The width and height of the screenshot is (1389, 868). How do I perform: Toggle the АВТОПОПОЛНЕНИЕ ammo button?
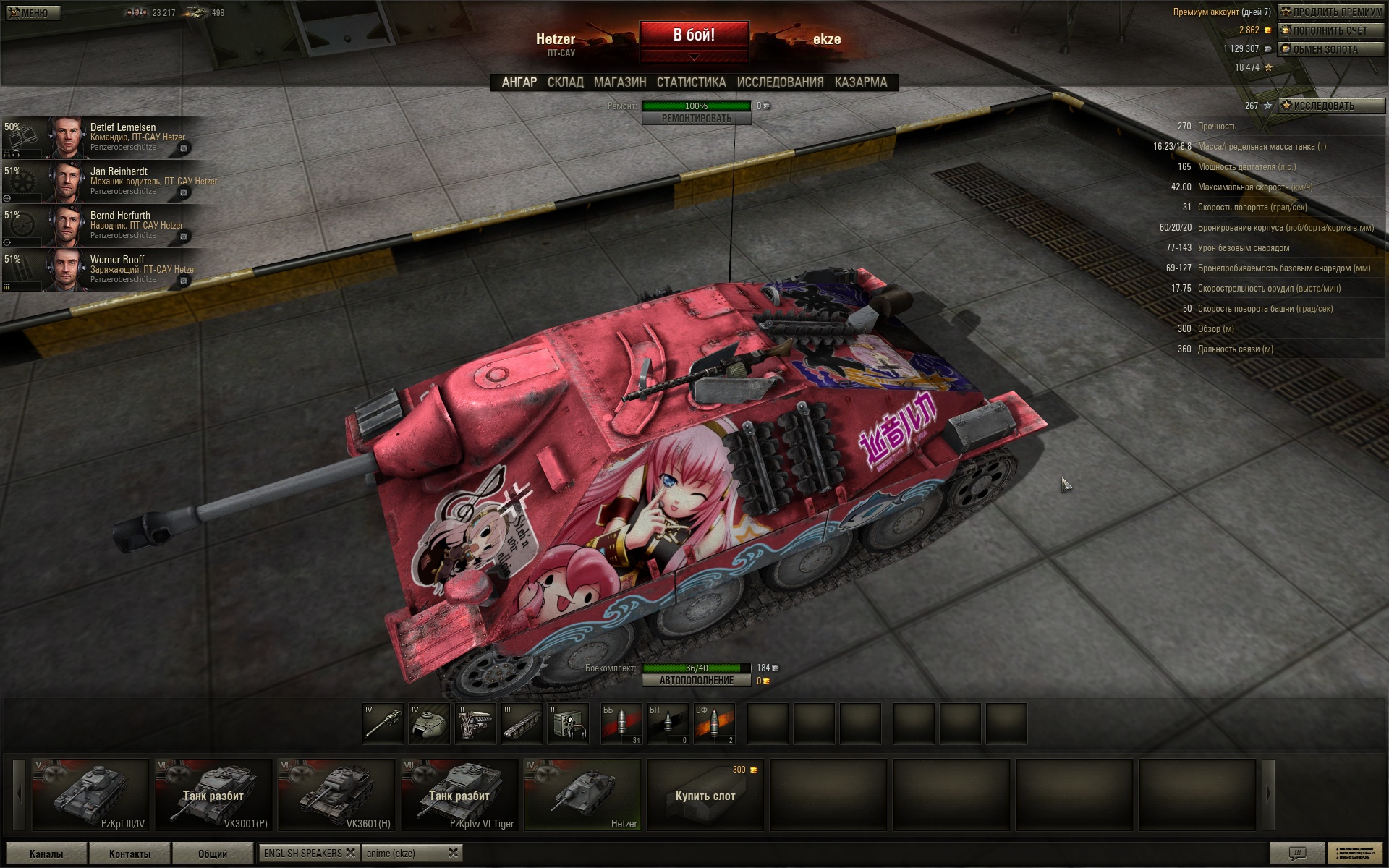point(696,681)
